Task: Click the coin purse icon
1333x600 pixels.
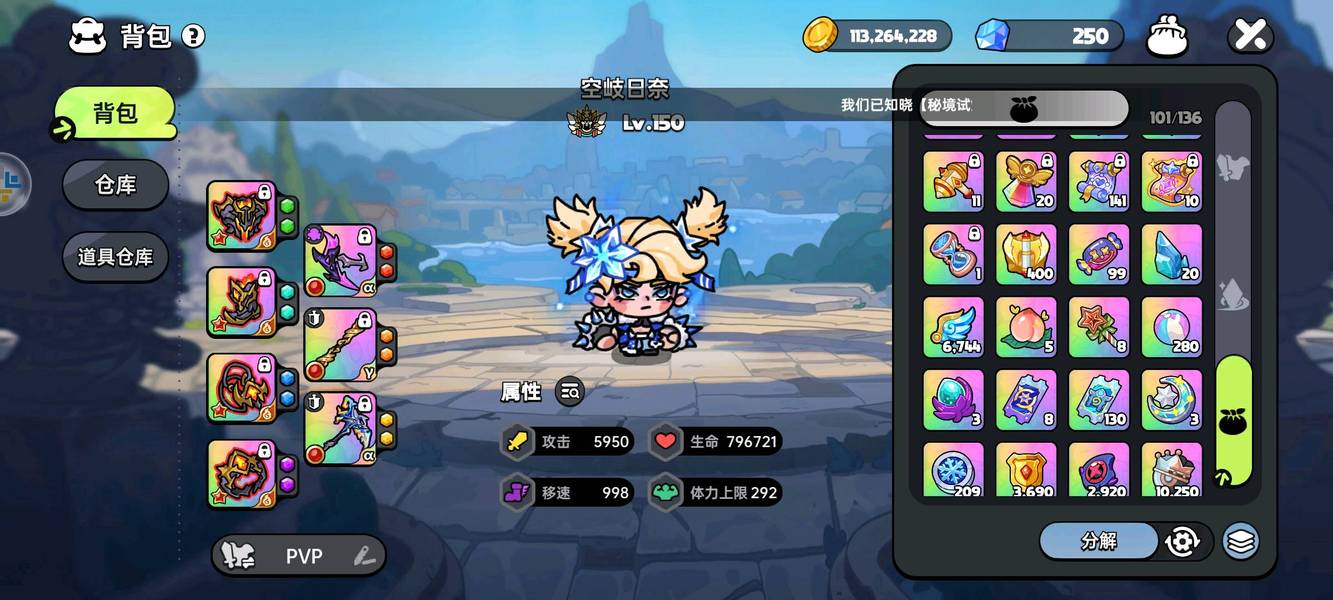Action: [x=1166, y=36]
